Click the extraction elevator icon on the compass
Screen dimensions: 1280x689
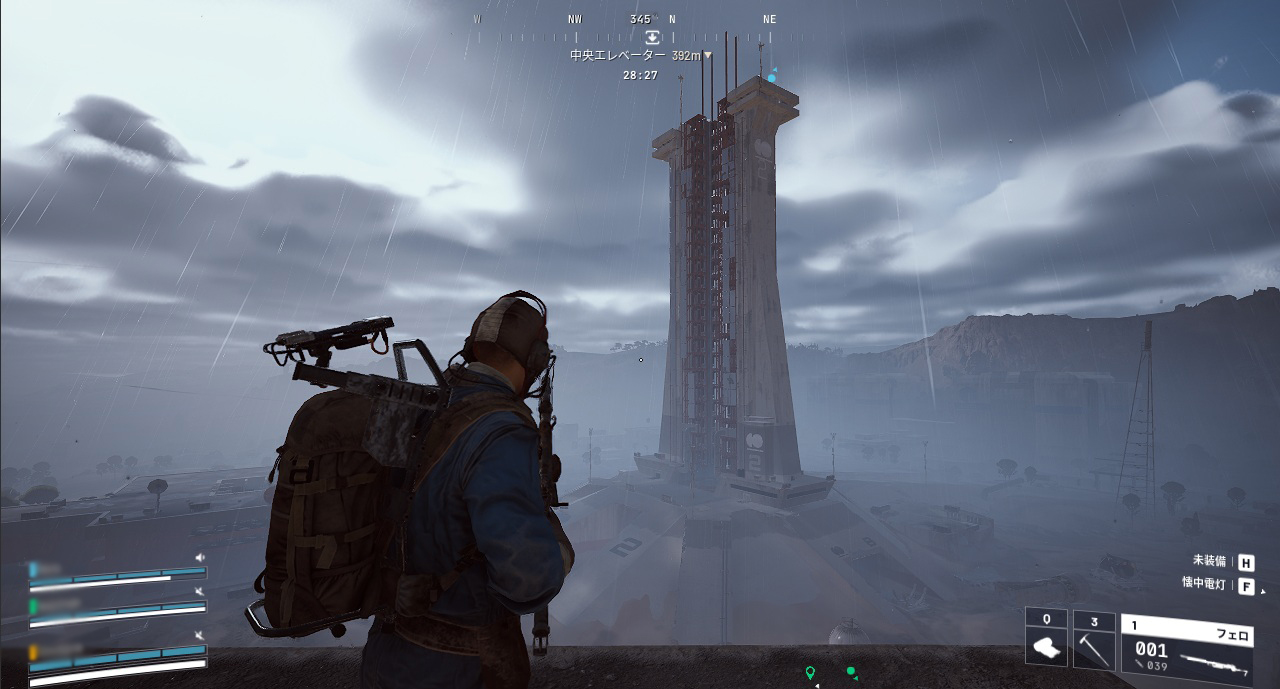(652, 37)
